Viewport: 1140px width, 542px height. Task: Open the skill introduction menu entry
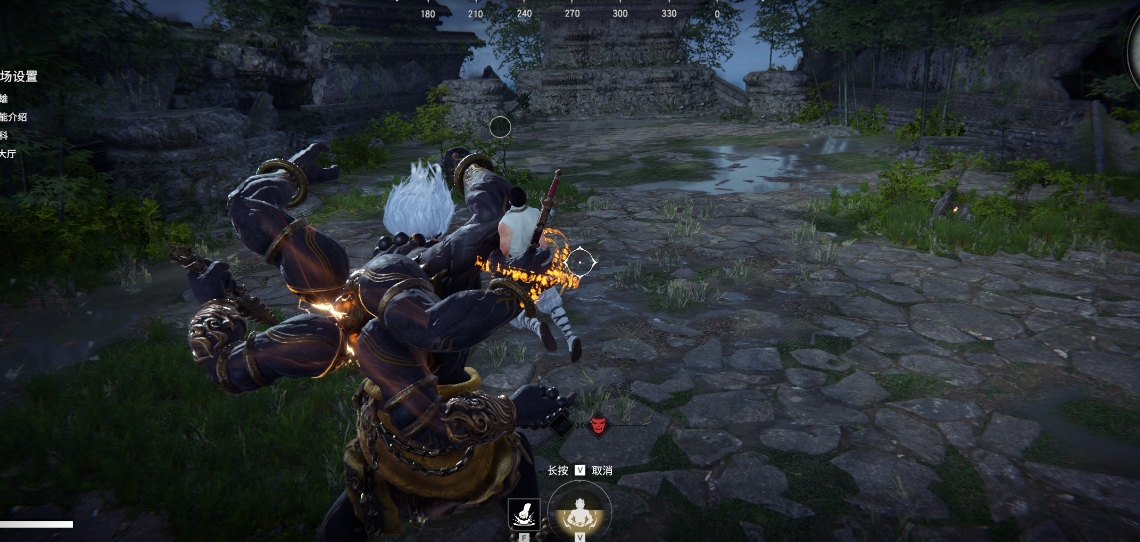pos(12,117)
